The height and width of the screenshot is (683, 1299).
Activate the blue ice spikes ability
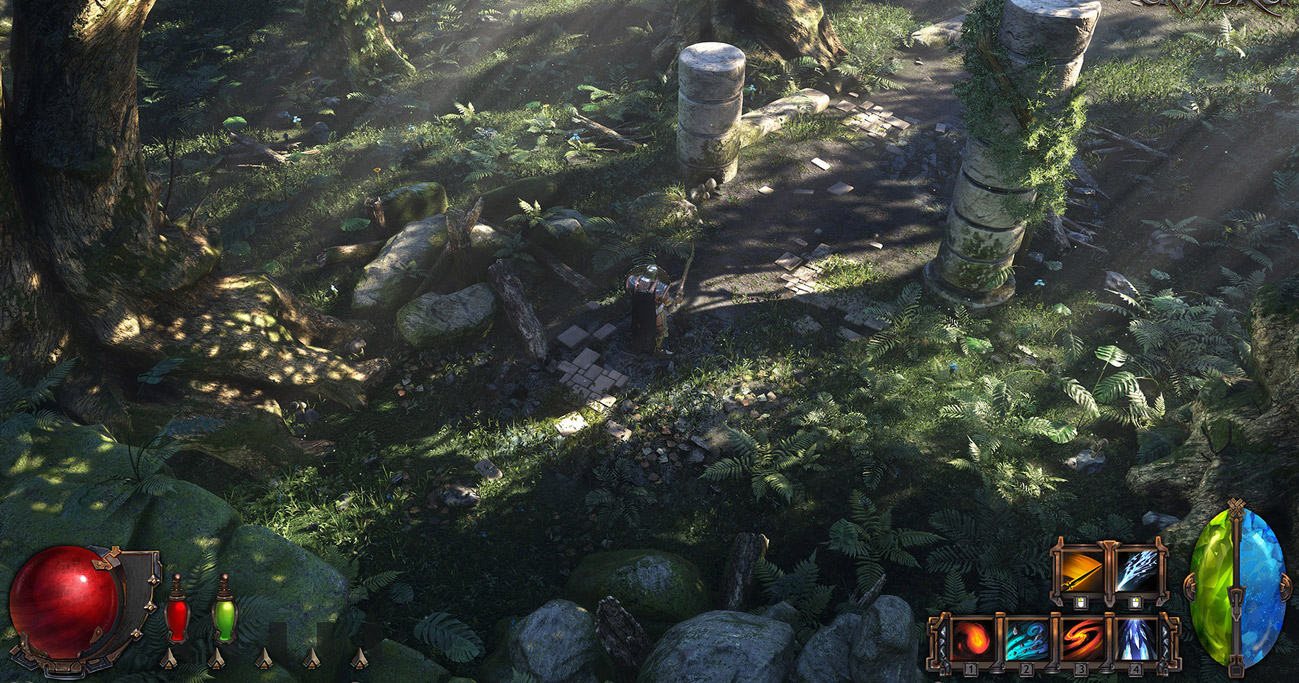[x=1136, y=640]
